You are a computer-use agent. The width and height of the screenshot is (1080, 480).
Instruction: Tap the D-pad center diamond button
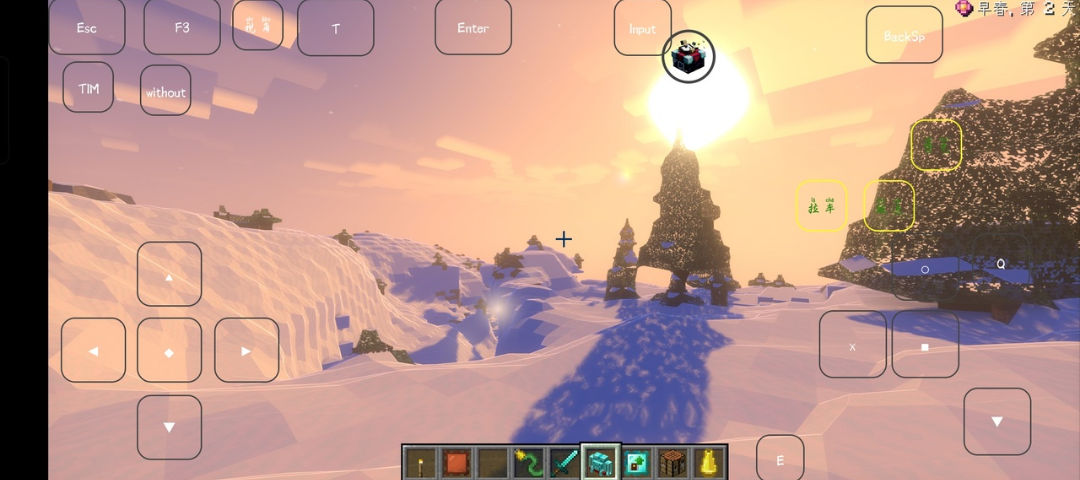[169, 351]
